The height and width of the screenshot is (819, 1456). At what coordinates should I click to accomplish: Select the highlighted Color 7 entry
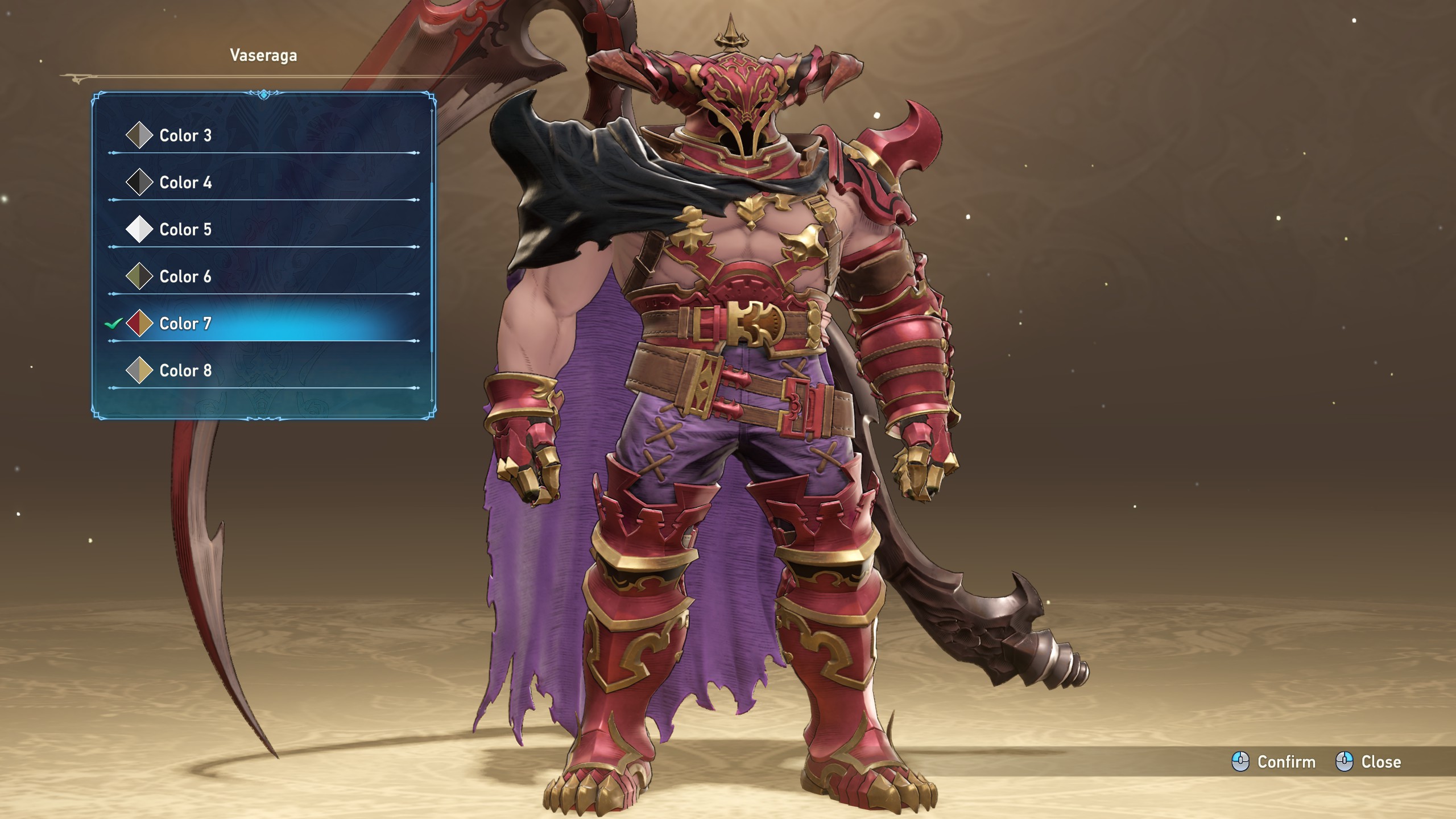coord(185,324)
